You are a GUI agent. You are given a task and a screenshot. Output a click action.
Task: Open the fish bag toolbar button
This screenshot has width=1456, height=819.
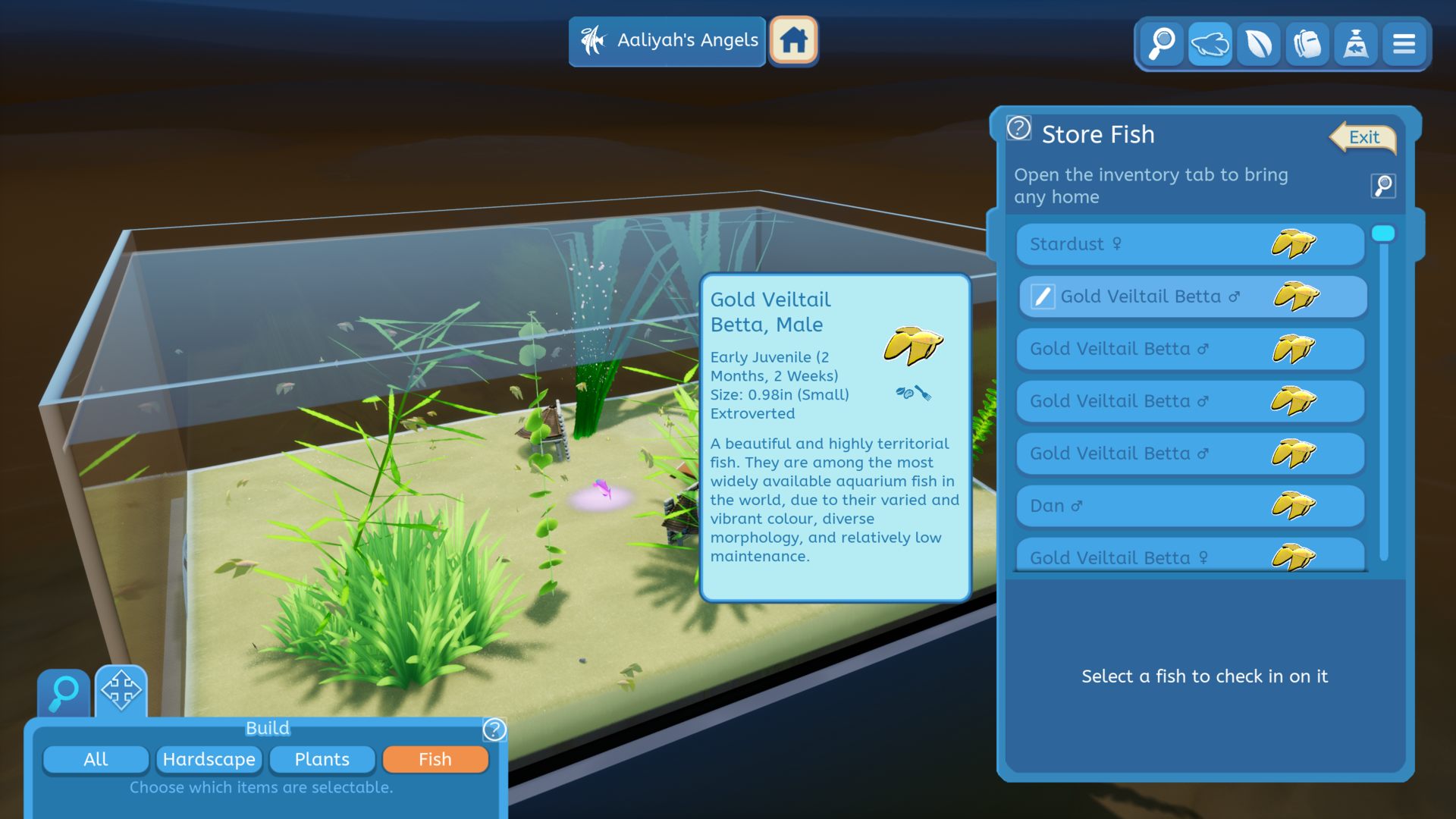pos(1355,44)
